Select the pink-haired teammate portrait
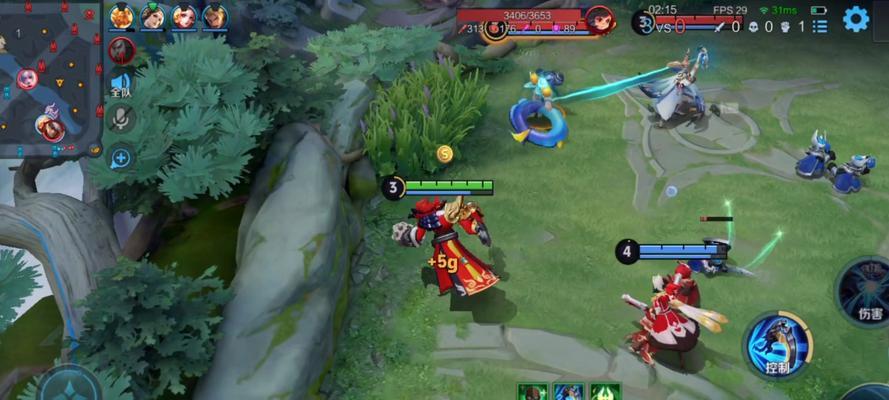 coord(184,17)
